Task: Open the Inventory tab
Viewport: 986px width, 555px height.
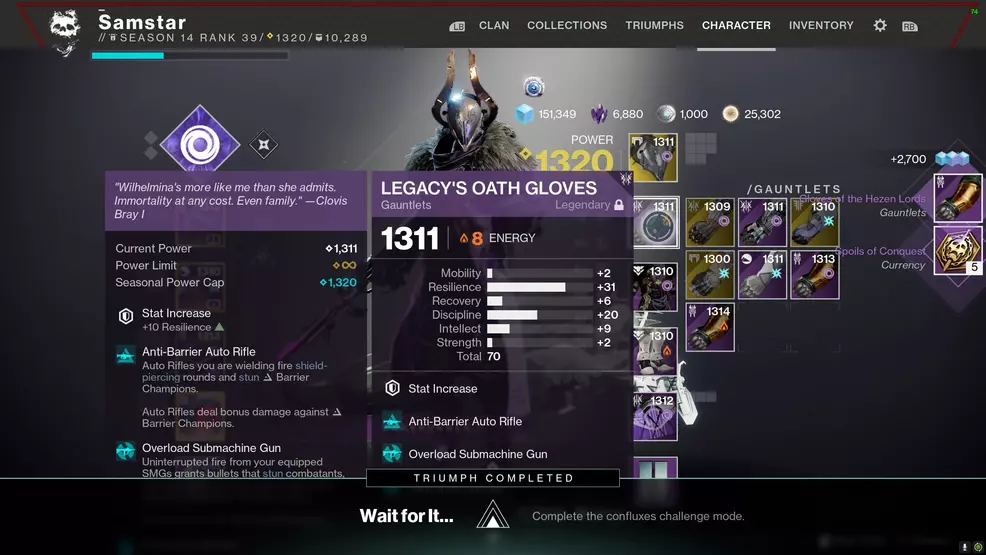Action: 823,25
